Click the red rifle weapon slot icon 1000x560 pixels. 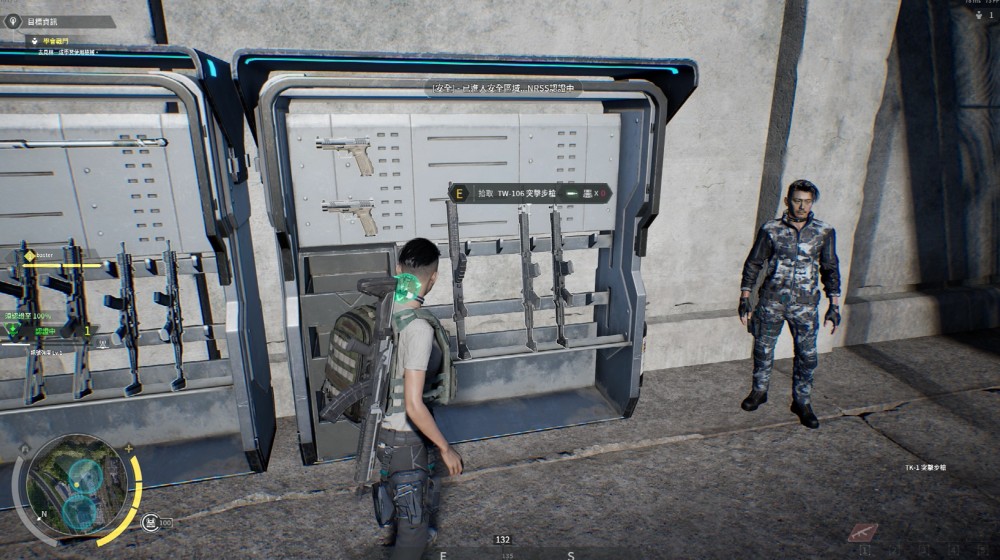(x=862, y=532)
